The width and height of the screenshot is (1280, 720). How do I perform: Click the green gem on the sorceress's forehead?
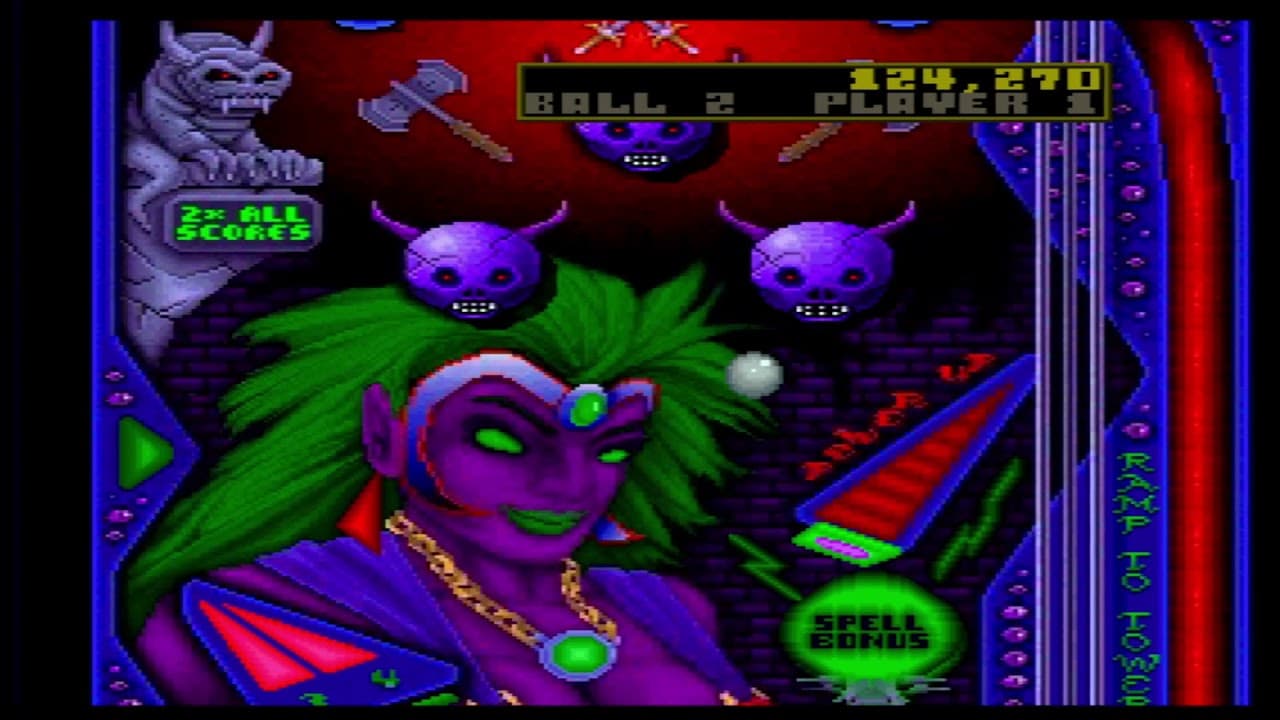589,408
